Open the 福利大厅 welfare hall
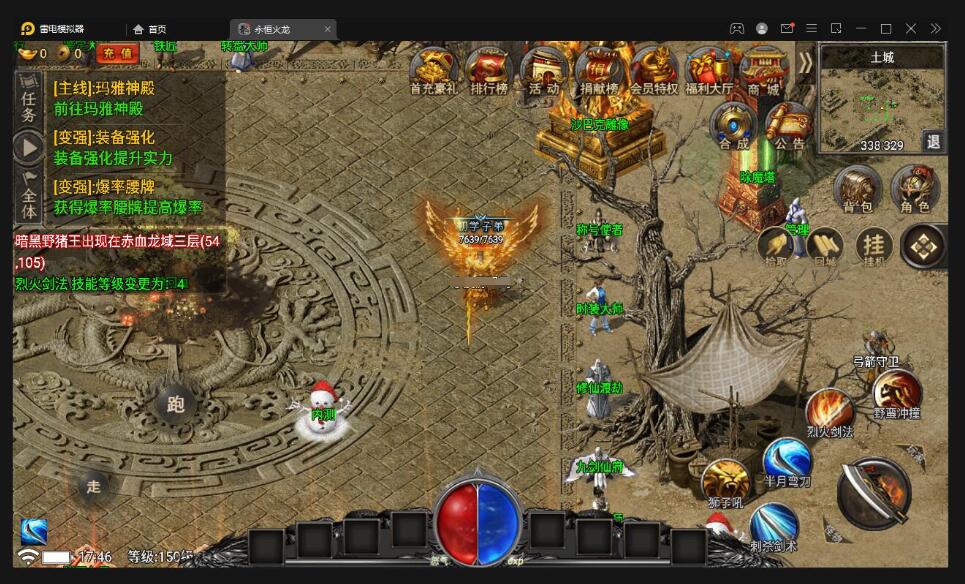Image resolution: width=965 pixels, height=584 pixels. tap(709, 70)
